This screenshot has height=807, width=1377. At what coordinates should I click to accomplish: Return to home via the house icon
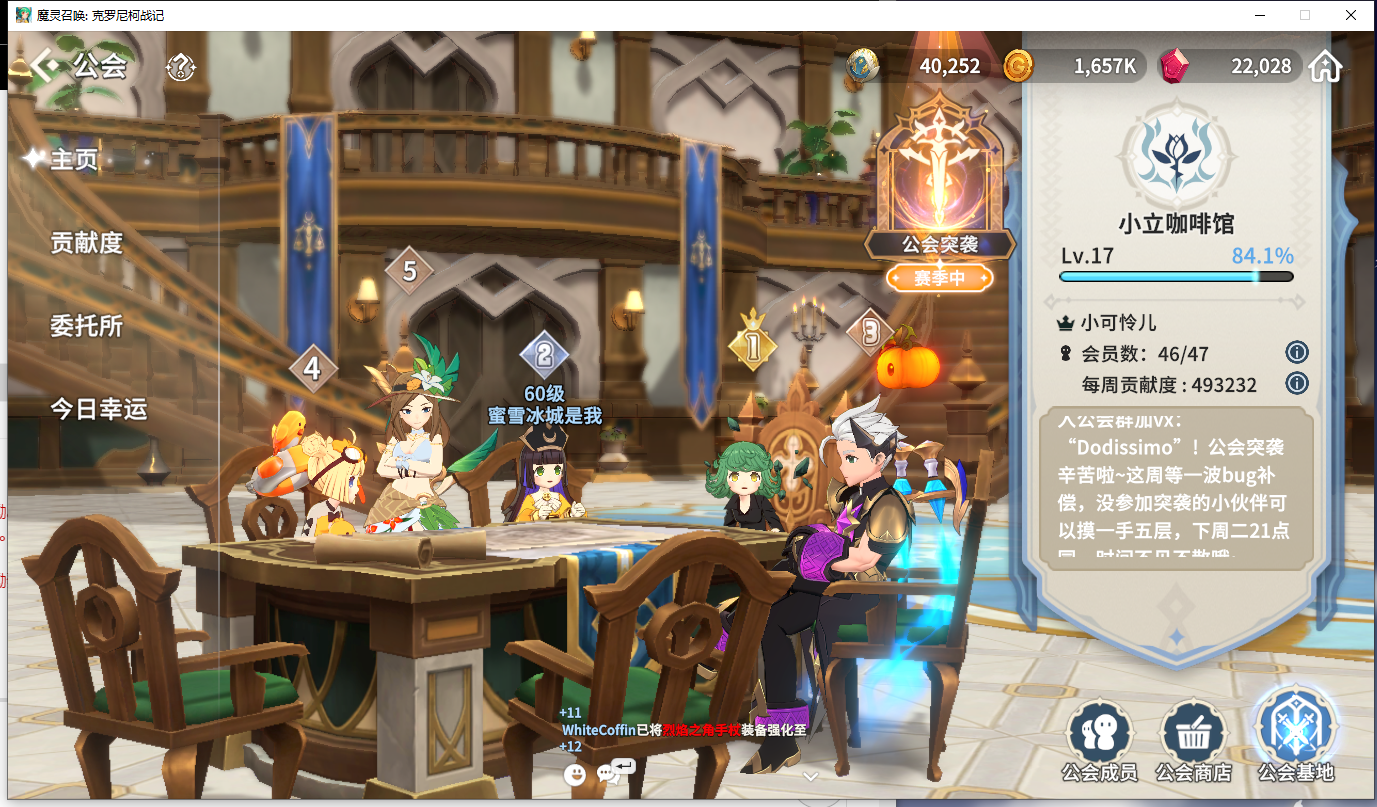pyautogui.click(x=1325, y=67)
